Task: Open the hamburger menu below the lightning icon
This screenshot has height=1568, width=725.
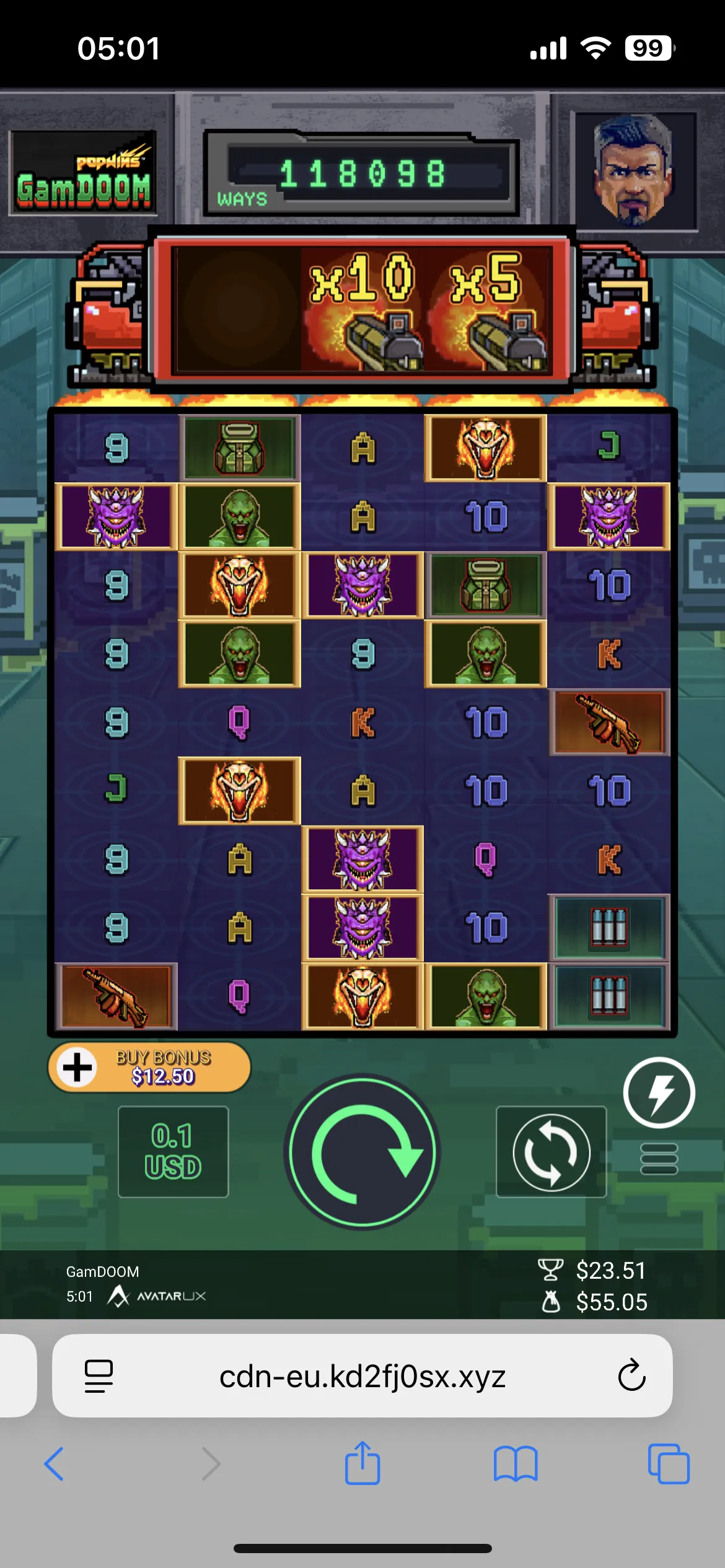Action: tap(659, 1158)
